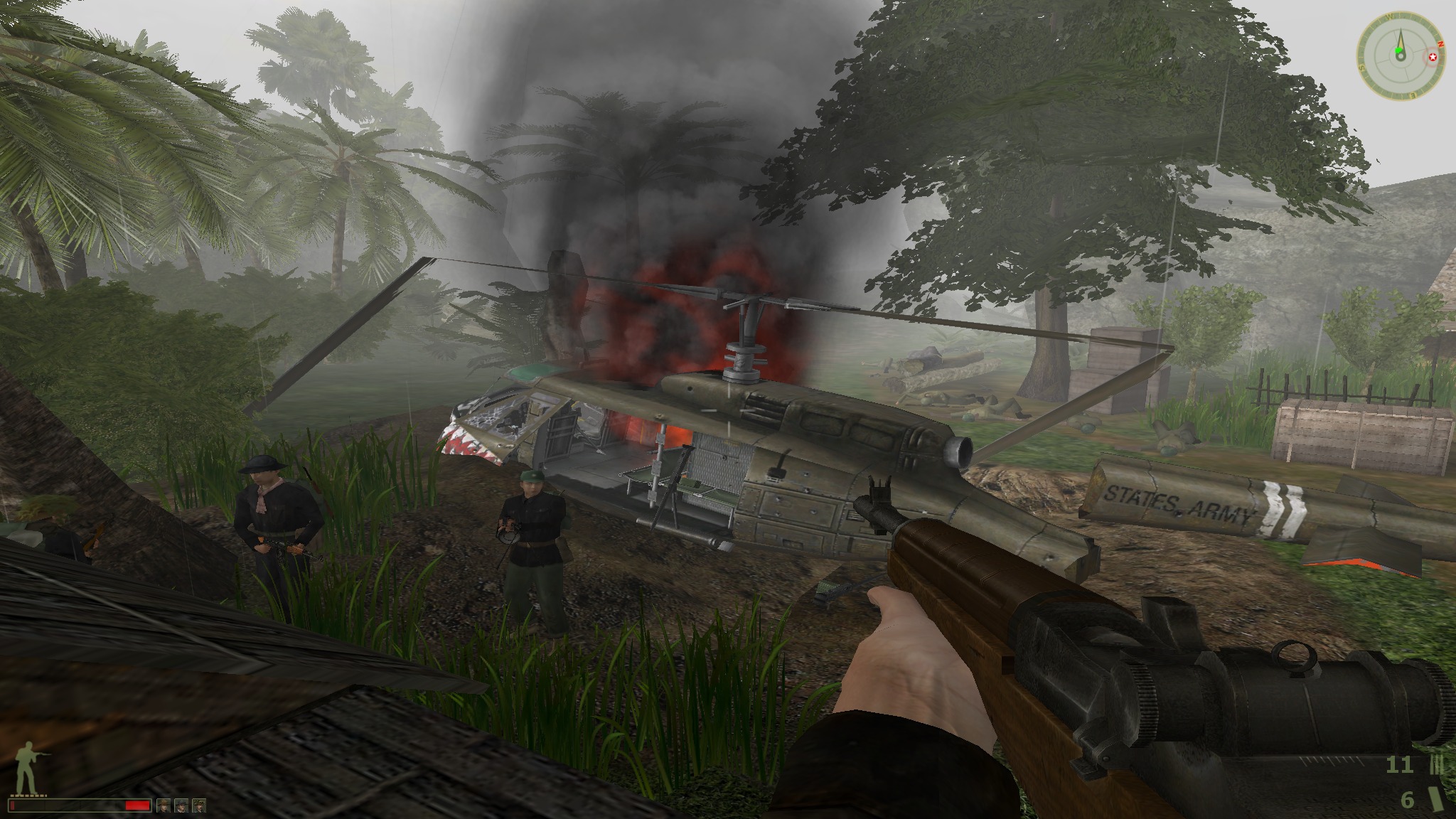Click the grenade counter showing 6

pyautogui.click(x=1408, y=800)
